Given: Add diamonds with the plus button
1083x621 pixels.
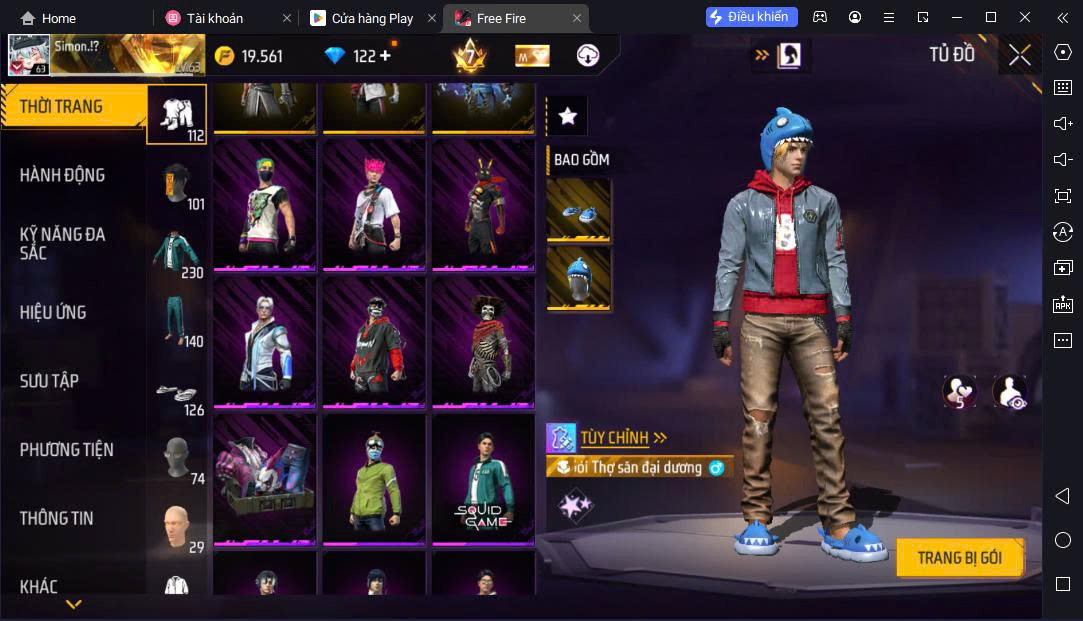Looking at the screenshot, I should [x=385, y=56].
